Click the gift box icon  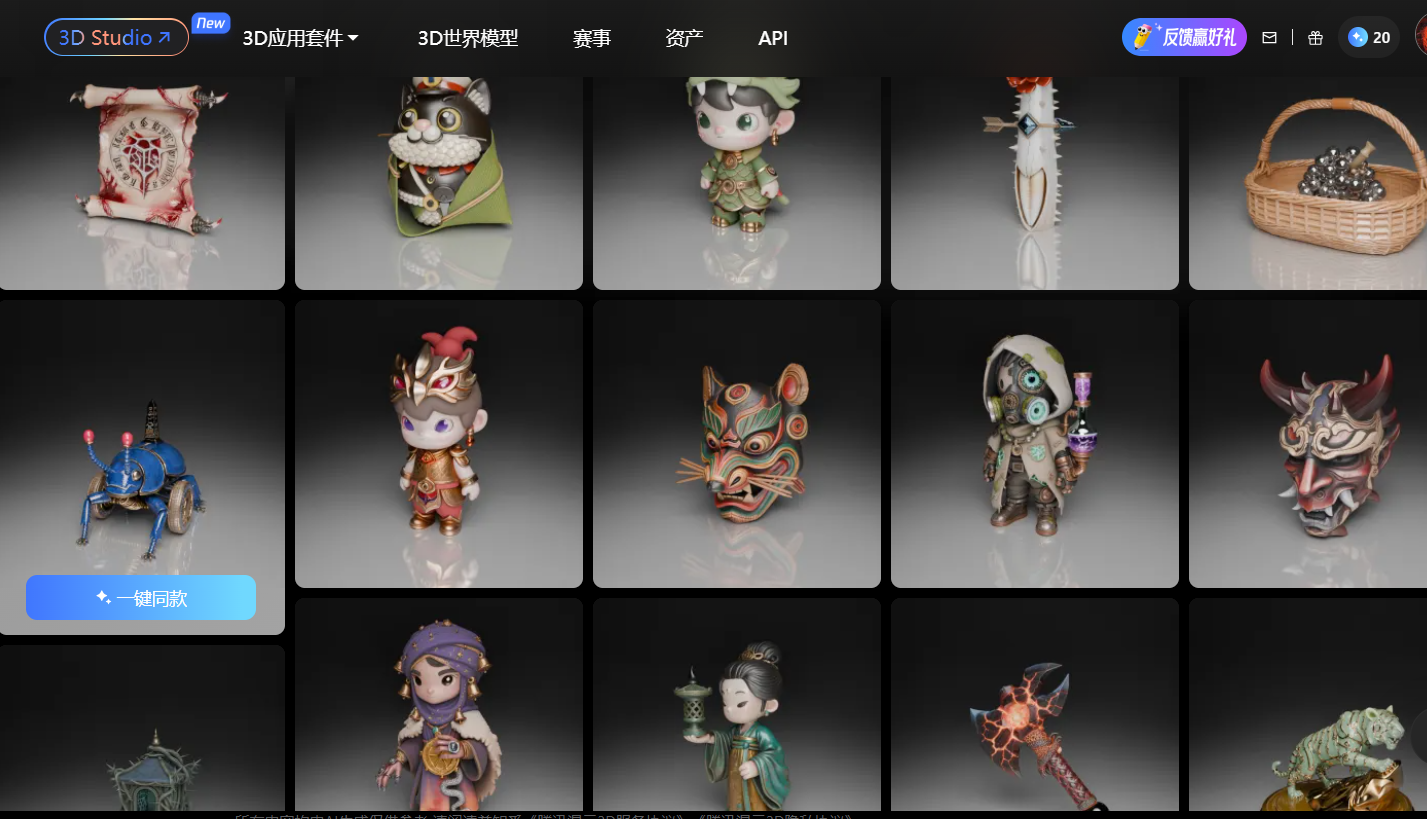(x=1315, y=38)
